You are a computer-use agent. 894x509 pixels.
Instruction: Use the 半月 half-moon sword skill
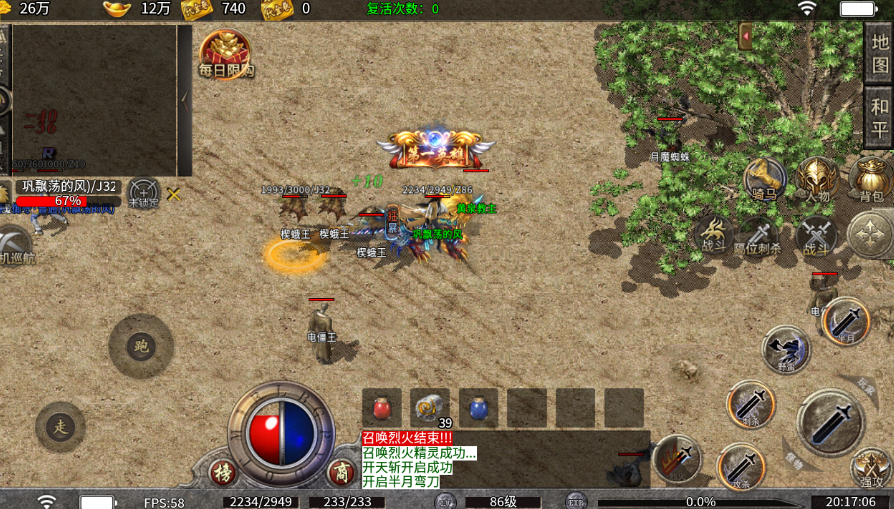pos(846,322)
